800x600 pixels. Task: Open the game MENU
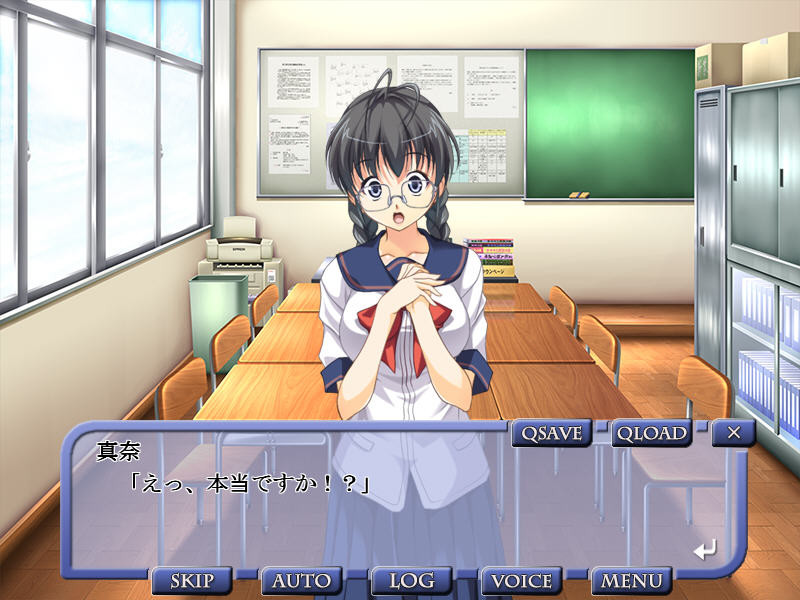coord(631,581)
